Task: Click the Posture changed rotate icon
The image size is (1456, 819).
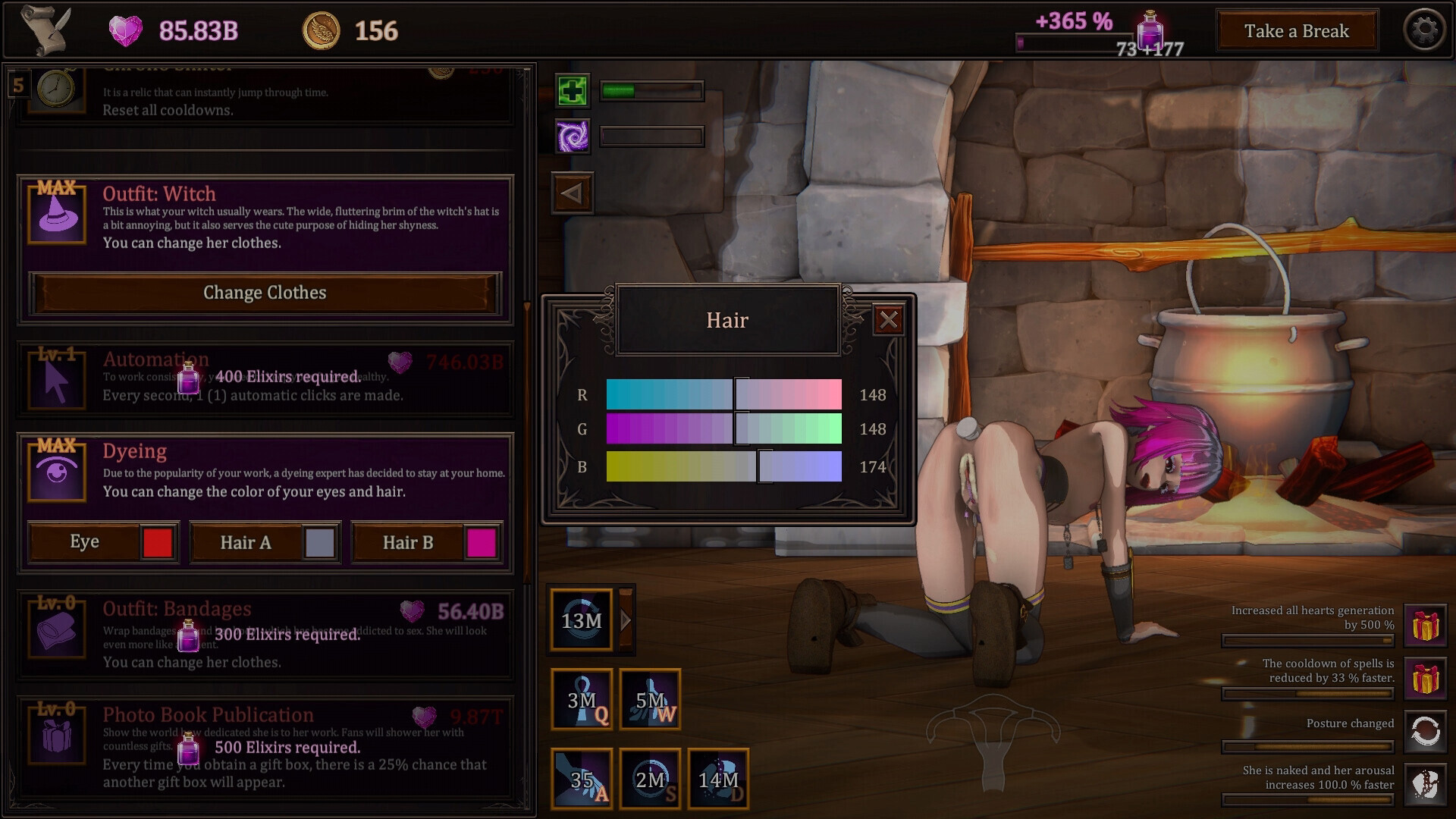Action: 1425,731
